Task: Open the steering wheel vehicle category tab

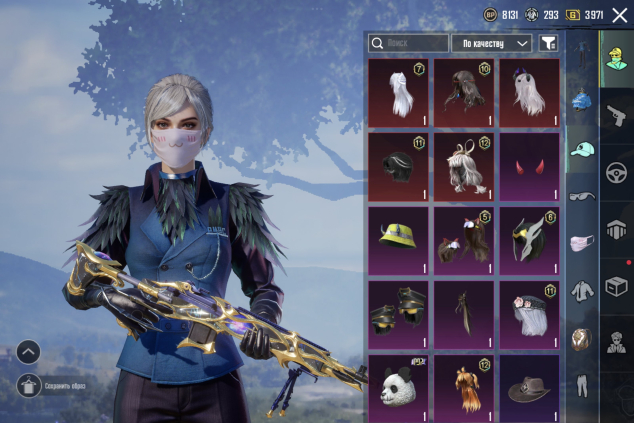Action: click(618, 171)
